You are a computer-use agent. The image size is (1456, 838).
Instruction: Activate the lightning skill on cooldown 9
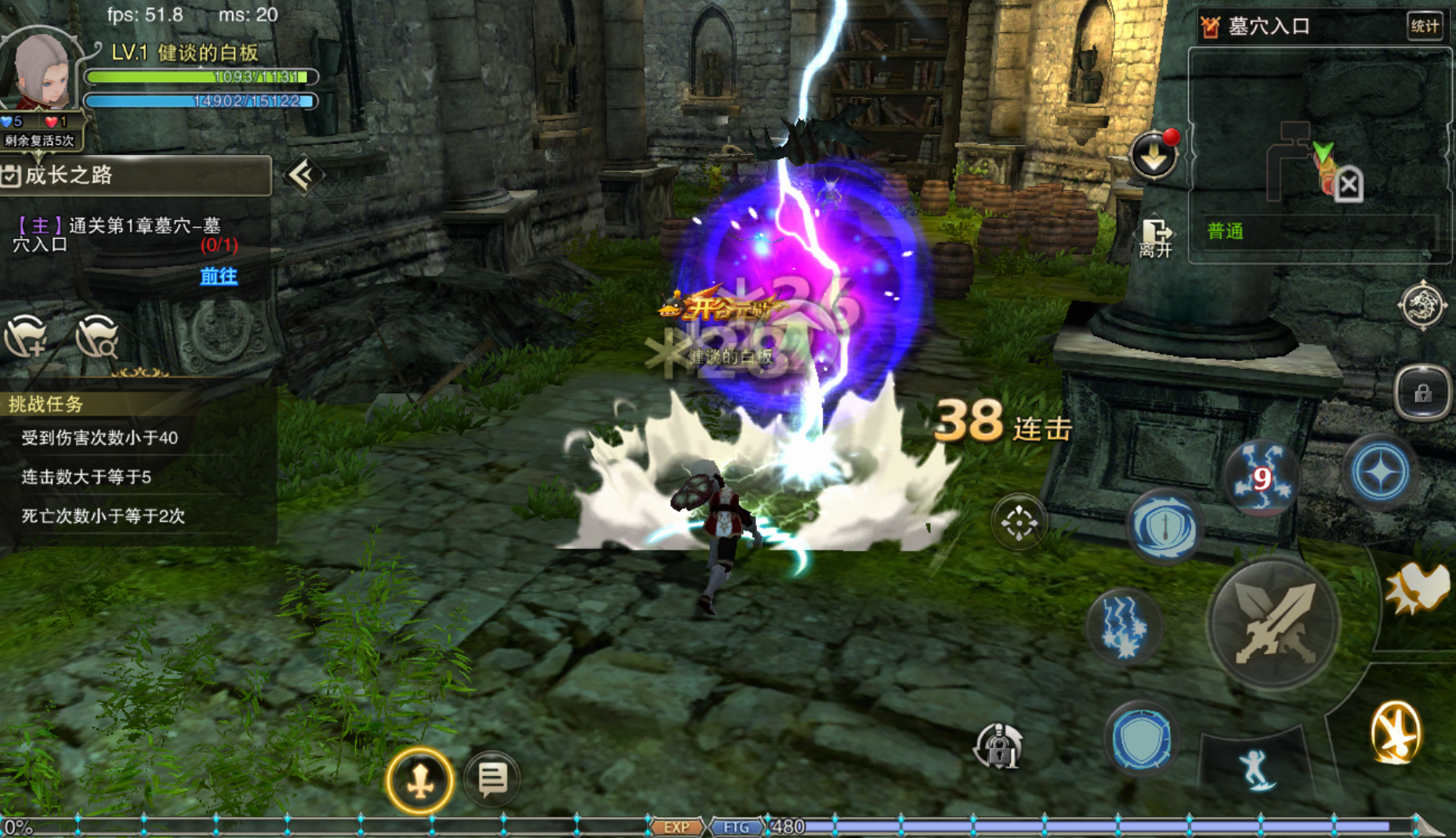[x=1260, y=477]
